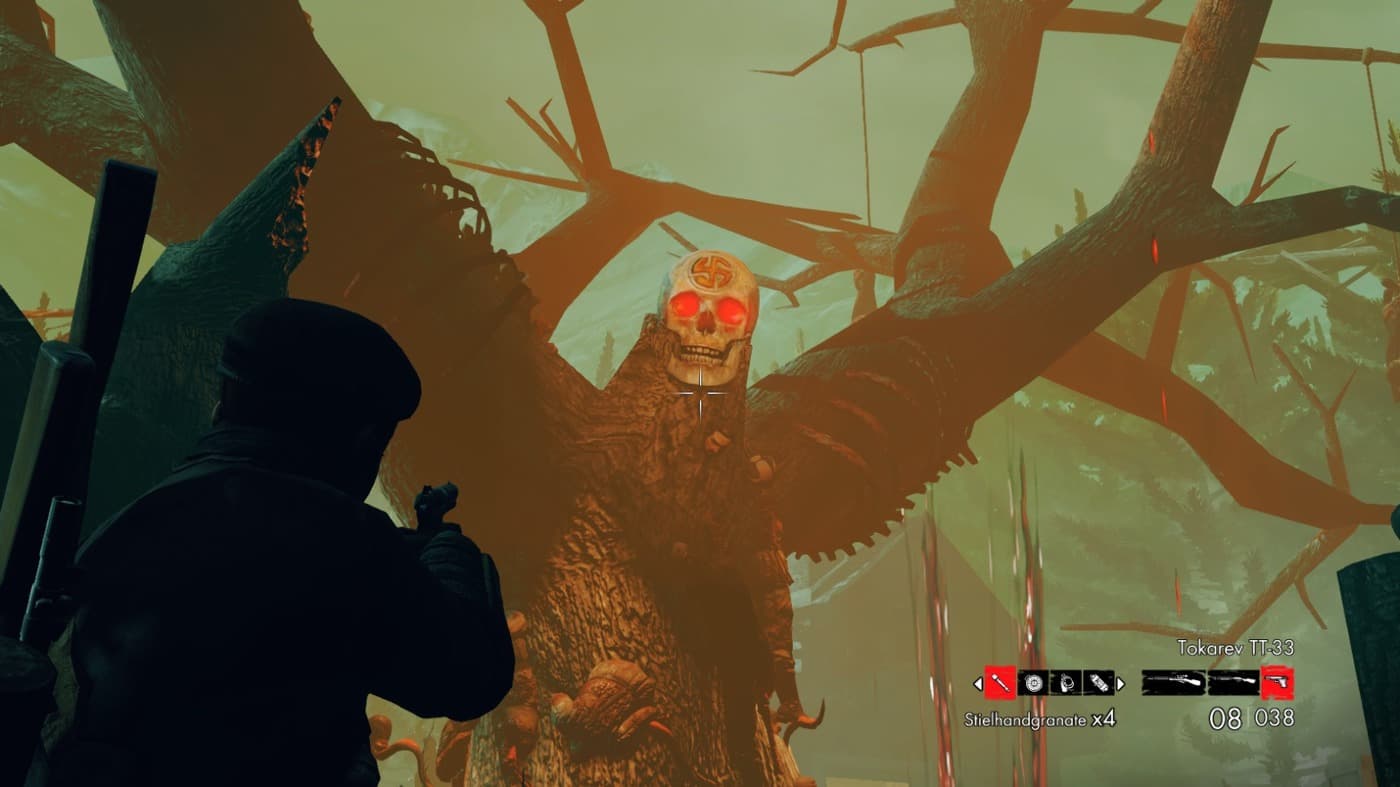Click the right arrow to cycle equipment
This screenshot has width=1400, height=787.
point(1120,682)
